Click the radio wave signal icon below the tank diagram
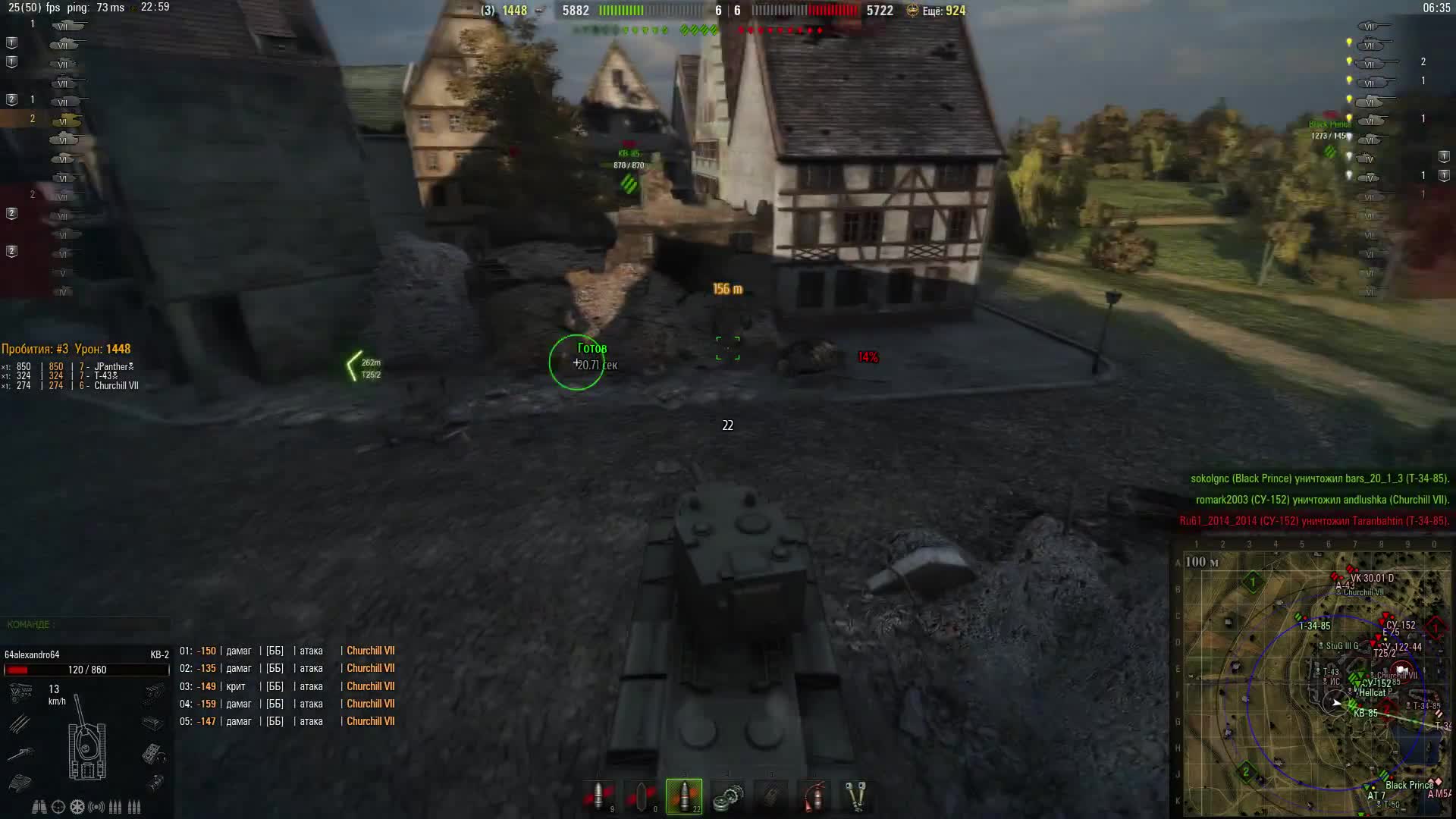Viewport: 1456px width, 819px height. [x=96, y=806]
